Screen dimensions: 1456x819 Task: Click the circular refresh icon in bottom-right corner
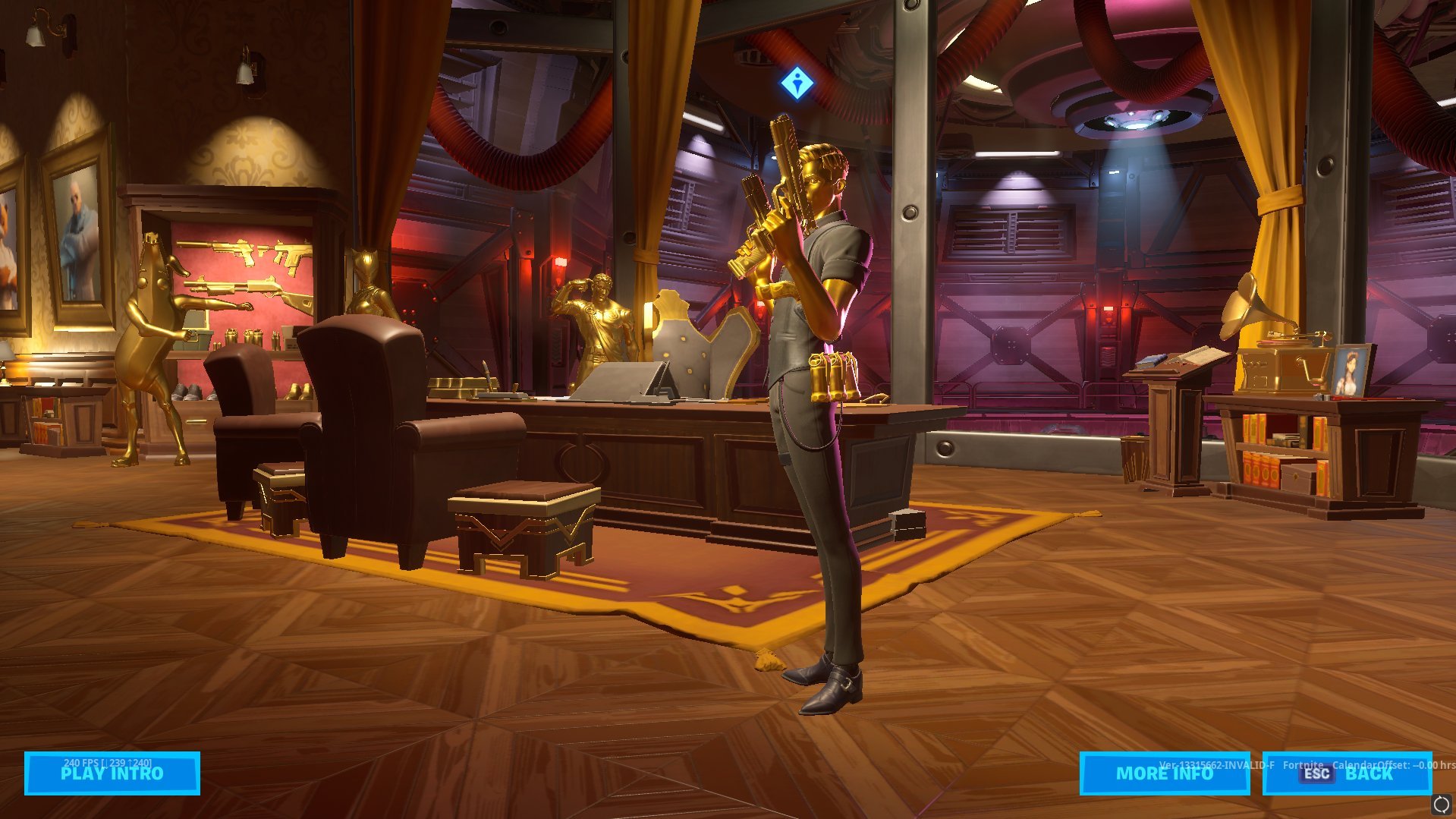click(1441, 803)
